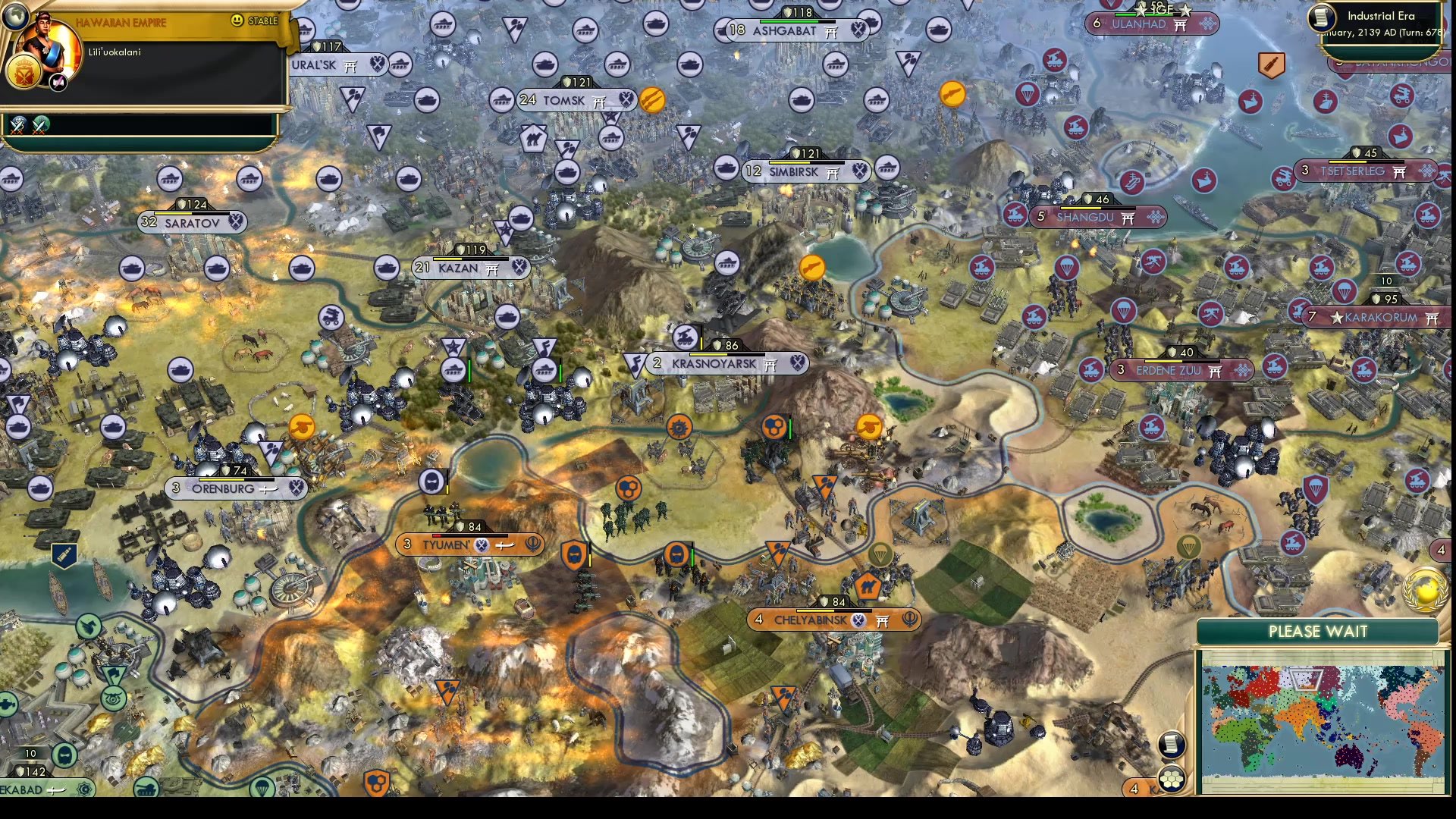This screenshot has width=1456, height=819.
Task: Select the orange Great Engineer gear icon
Action: point(679,426)
